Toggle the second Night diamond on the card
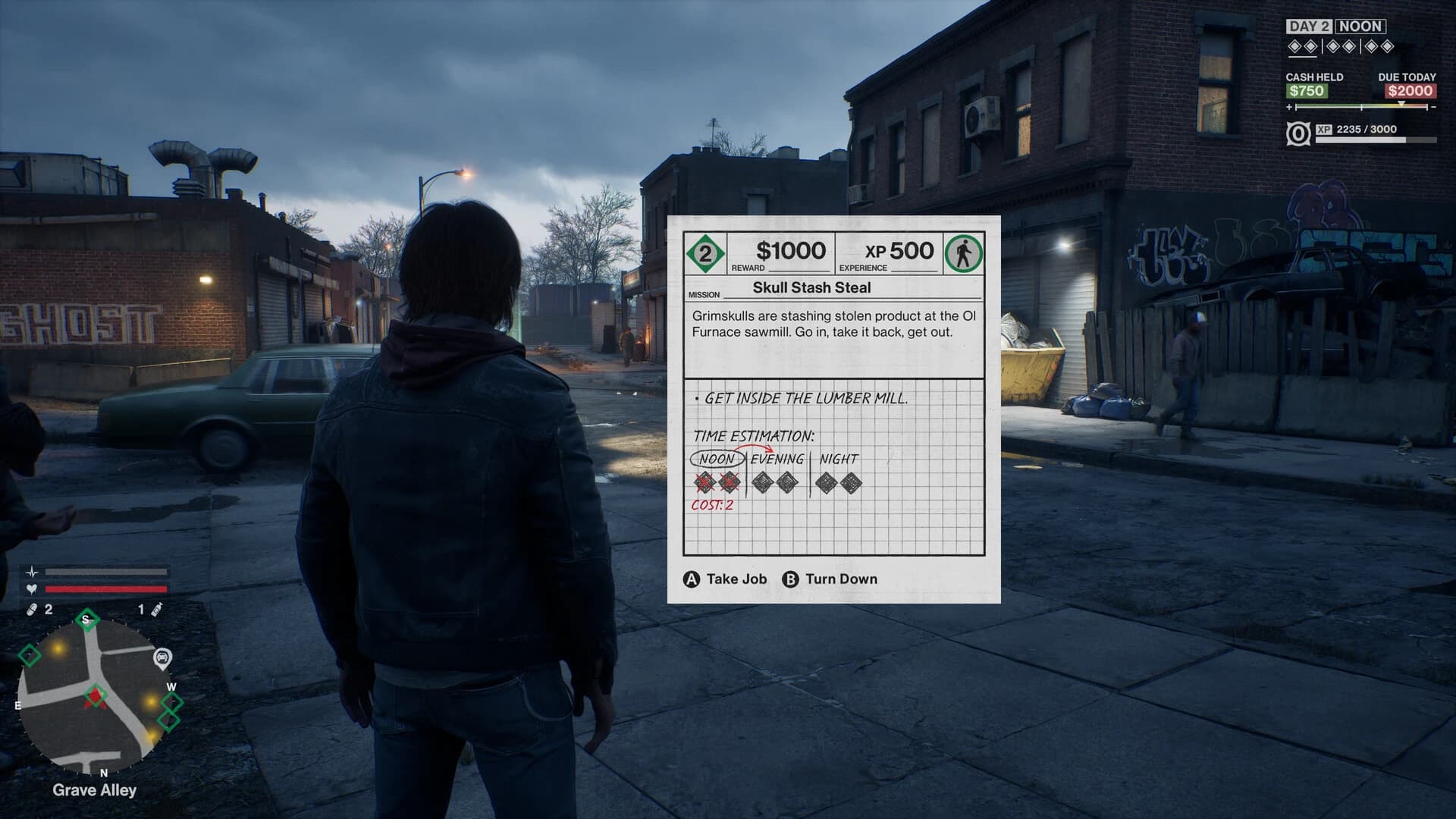The image size is (1456, 819). 852,483
